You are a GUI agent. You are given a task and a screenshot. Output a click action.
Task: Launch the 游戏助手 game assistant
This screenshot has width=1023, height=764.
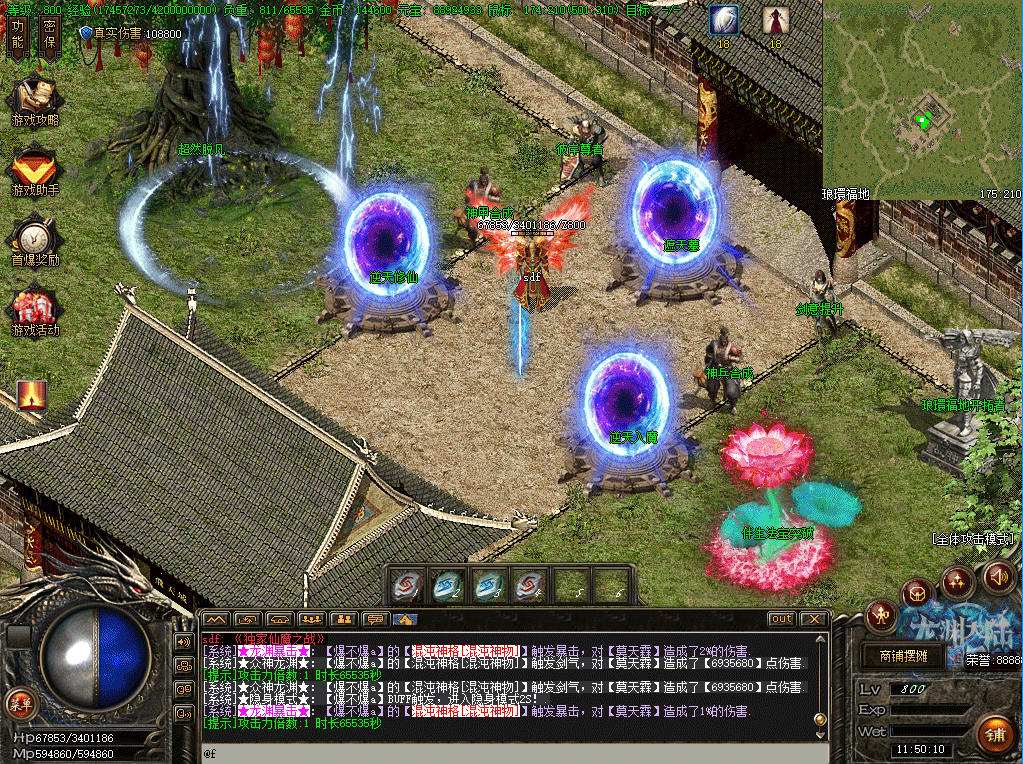point(34,170)
